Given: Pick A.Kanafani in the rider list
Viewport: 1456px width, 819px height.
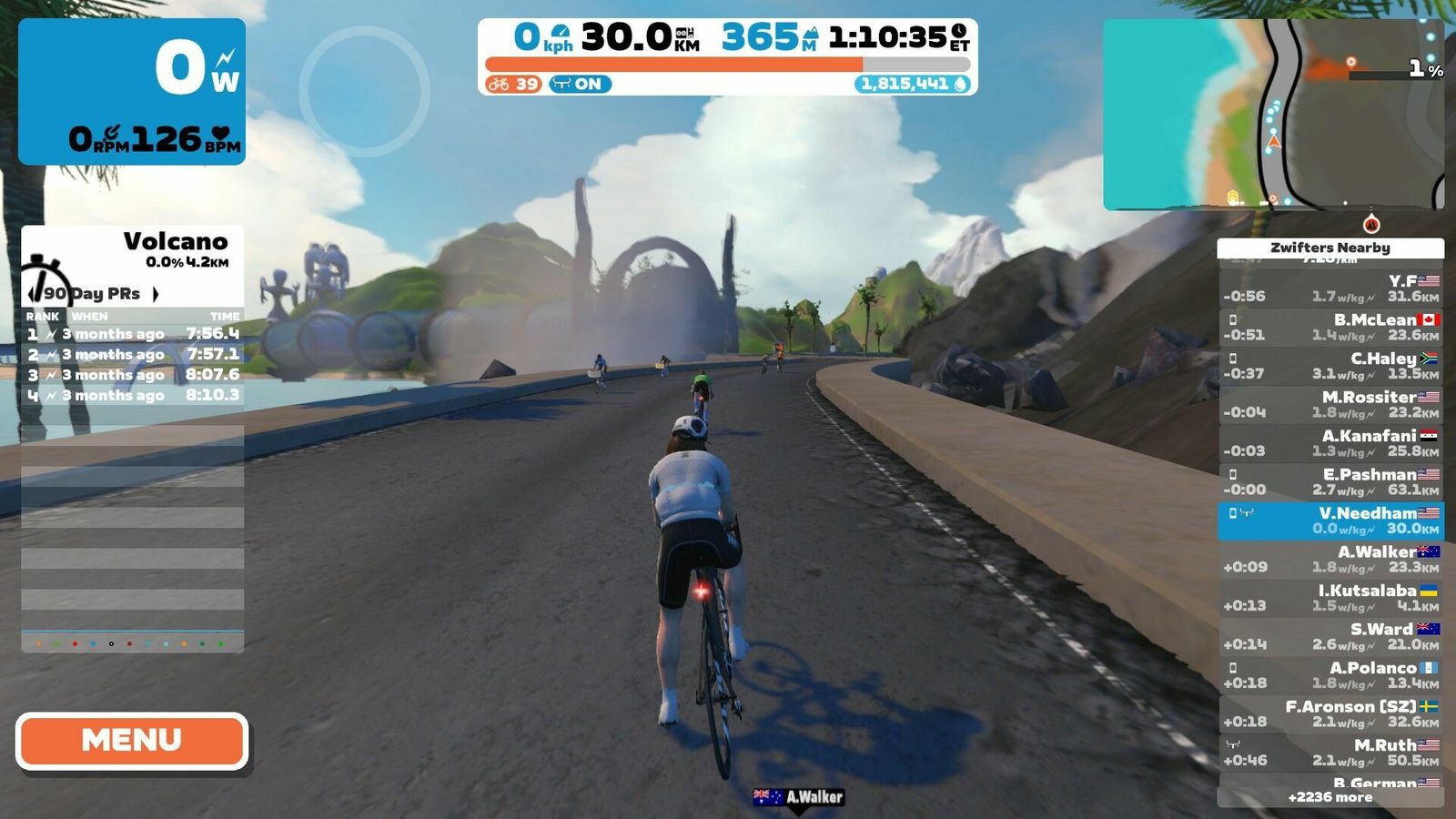Looking at the screenshot, I should pos(1330,443).
